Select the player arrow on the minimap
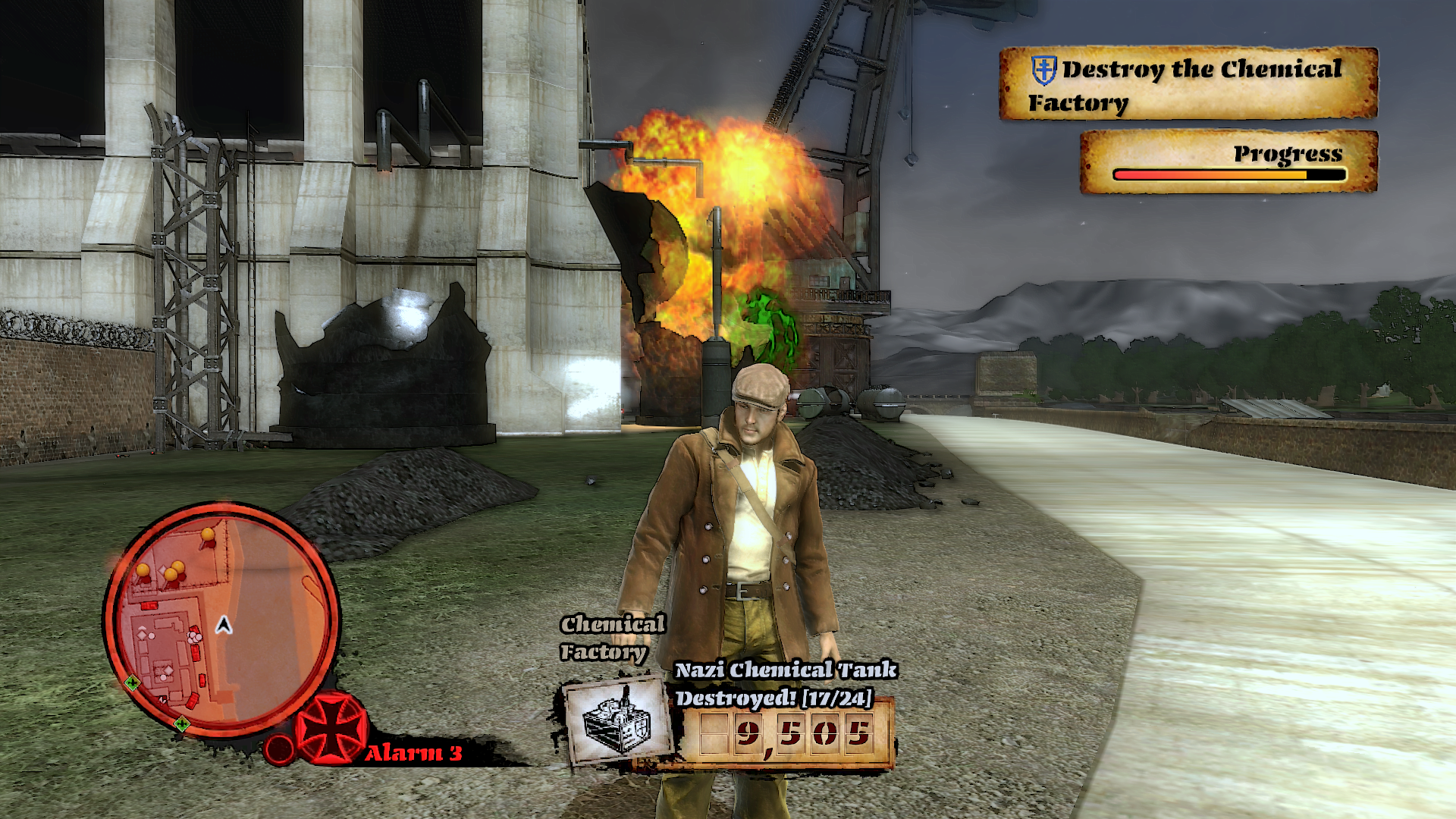 tap(224, 625)
